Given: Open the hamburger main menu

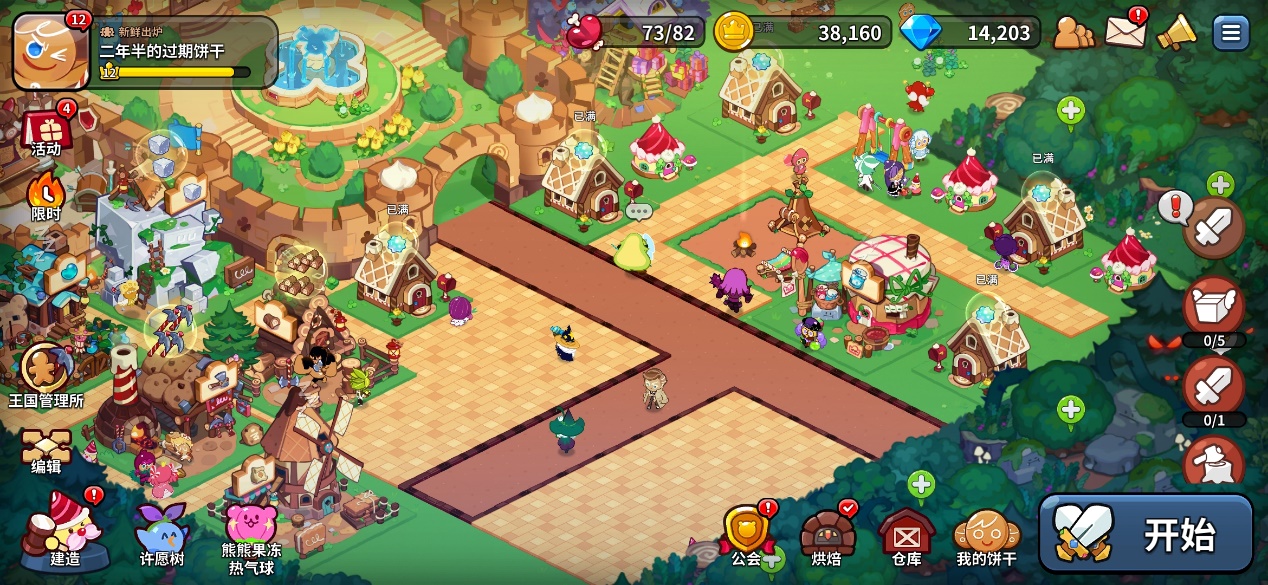Looking at the screenshot, I should point(1231,32).
